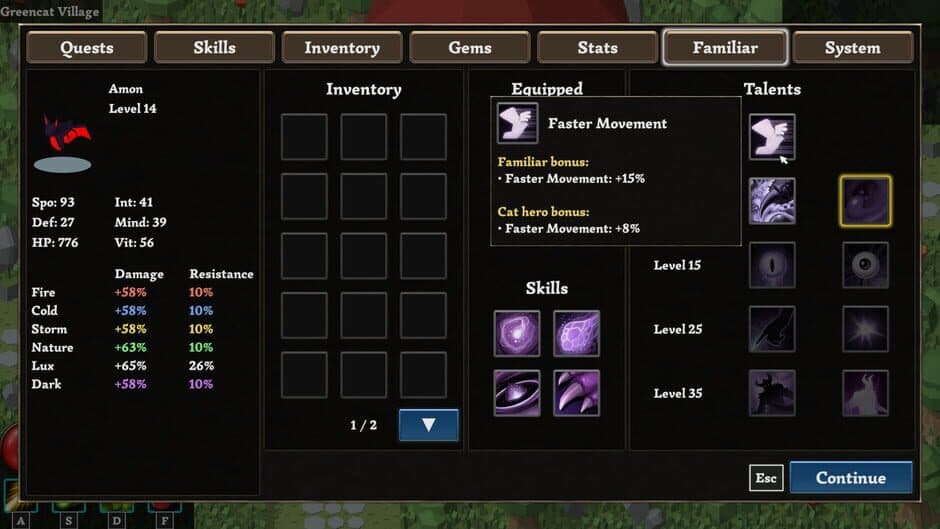This screenshot has height=529, width=940.
Task: Choose the starburst talent at Level 25
Action: [866, 329]
